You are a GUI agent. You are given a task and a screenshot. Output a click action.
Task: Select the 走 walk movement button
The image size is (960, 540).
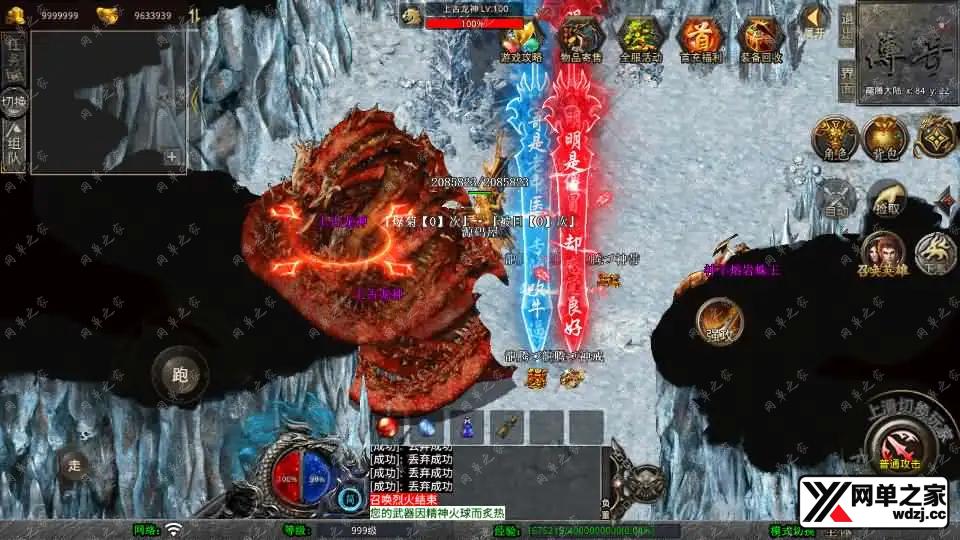point(74,464)
